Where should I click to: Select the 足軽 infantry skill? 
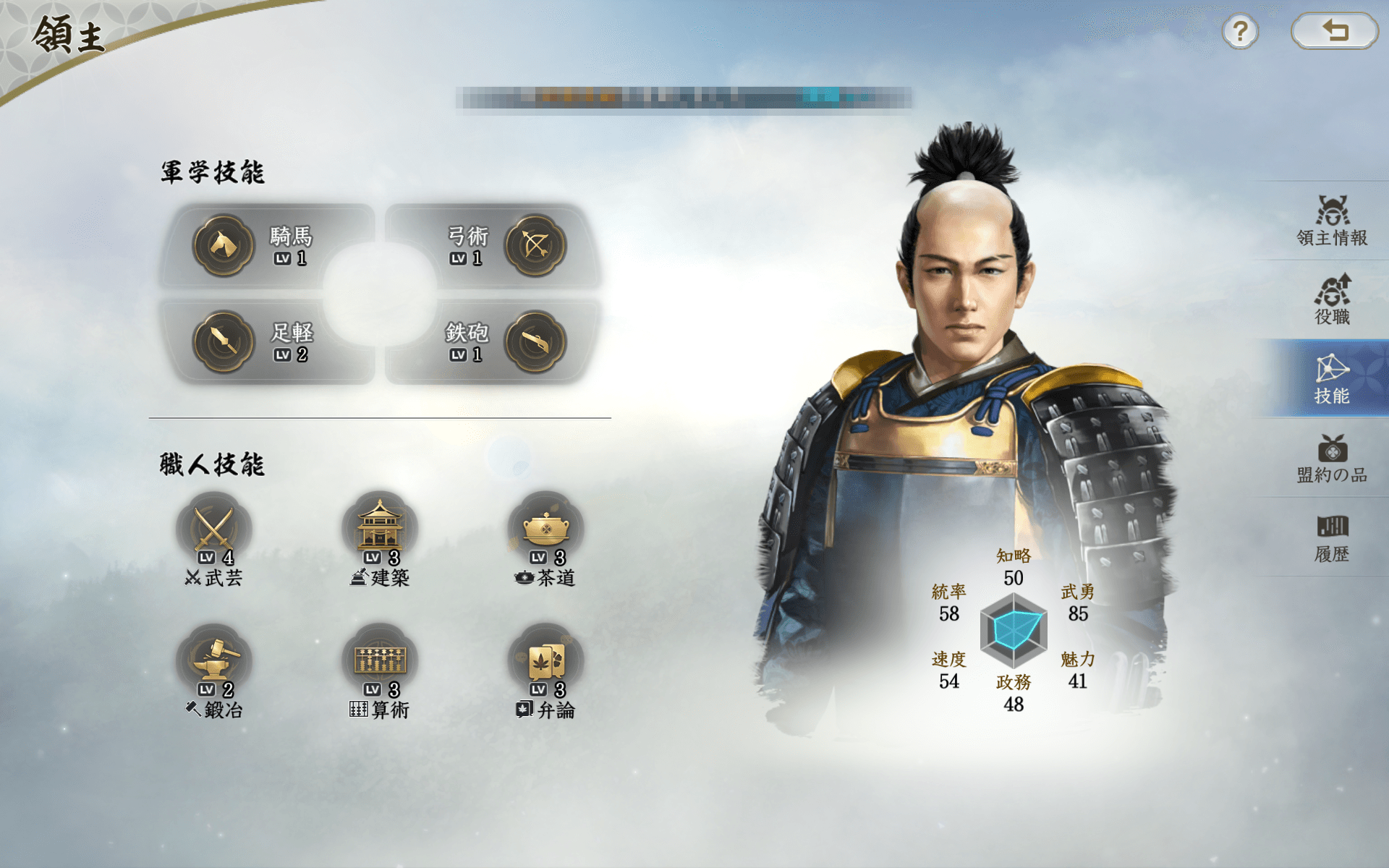coord(268,342)
